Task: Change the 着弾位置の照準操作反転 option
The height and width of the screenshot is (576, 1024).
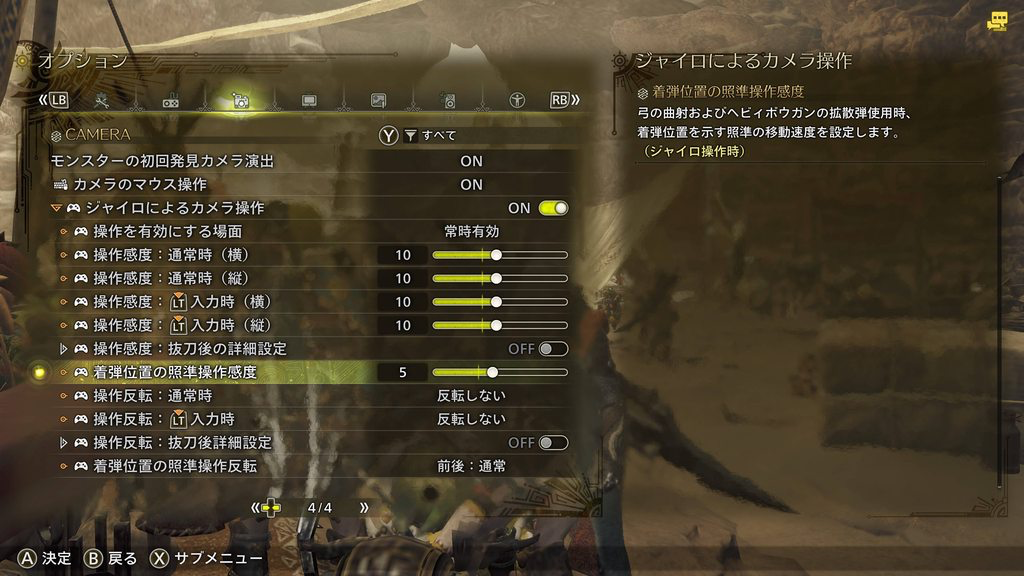Action: 471,466
